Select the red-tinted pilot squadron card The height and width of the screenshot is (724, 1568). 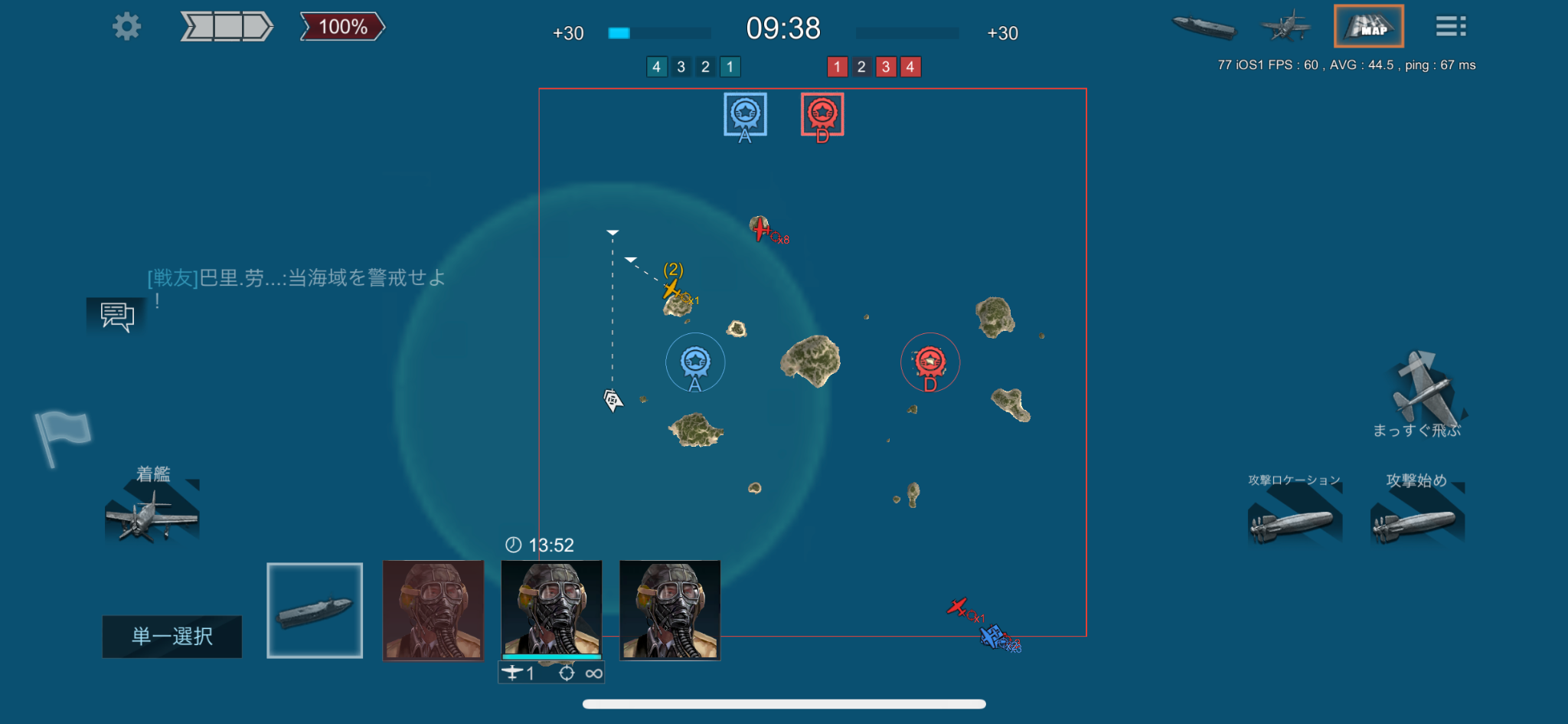point(433,611)
